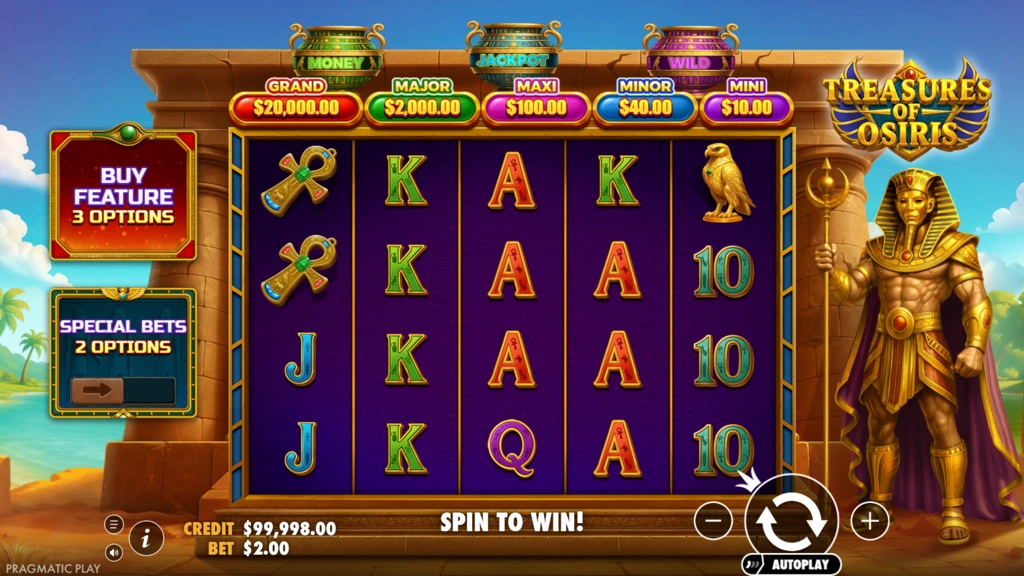Open the game info paytable
This screenshot has width=1024, height=576.
click(x=146, y=538)
